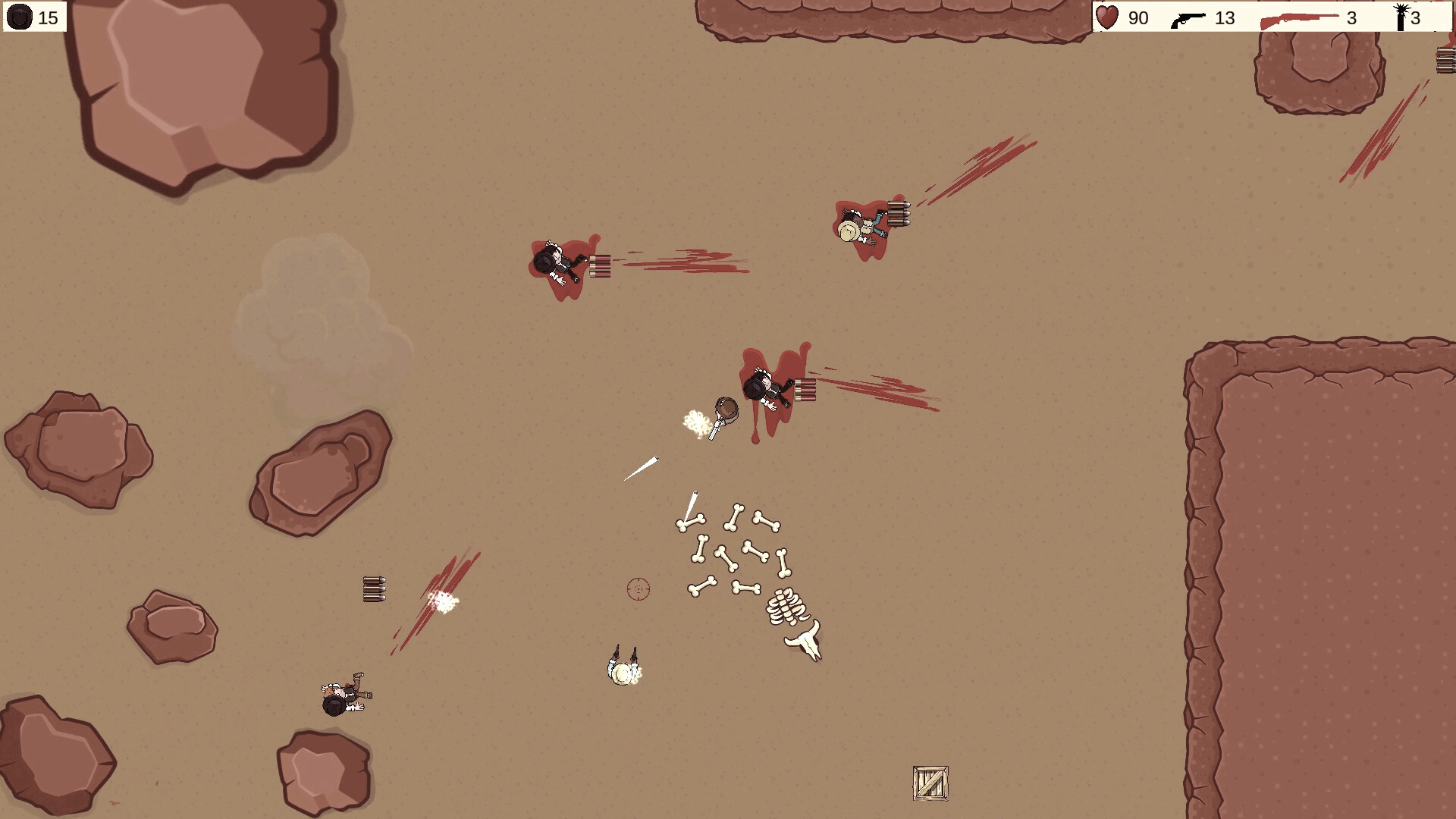Choose the dynamite stick icon
This screenshot has width=1456, height=819.
(1401, 17)
